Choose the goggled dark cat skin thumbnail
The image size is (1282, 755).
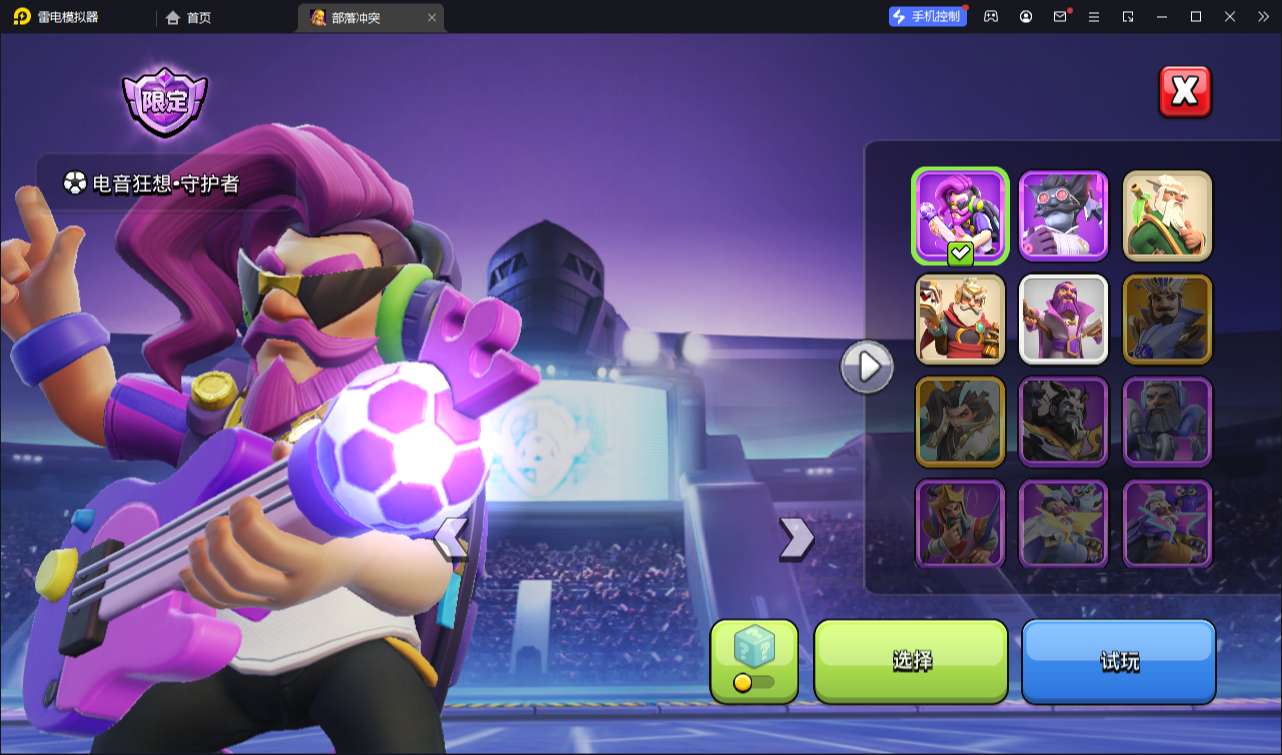point(1063,215)
